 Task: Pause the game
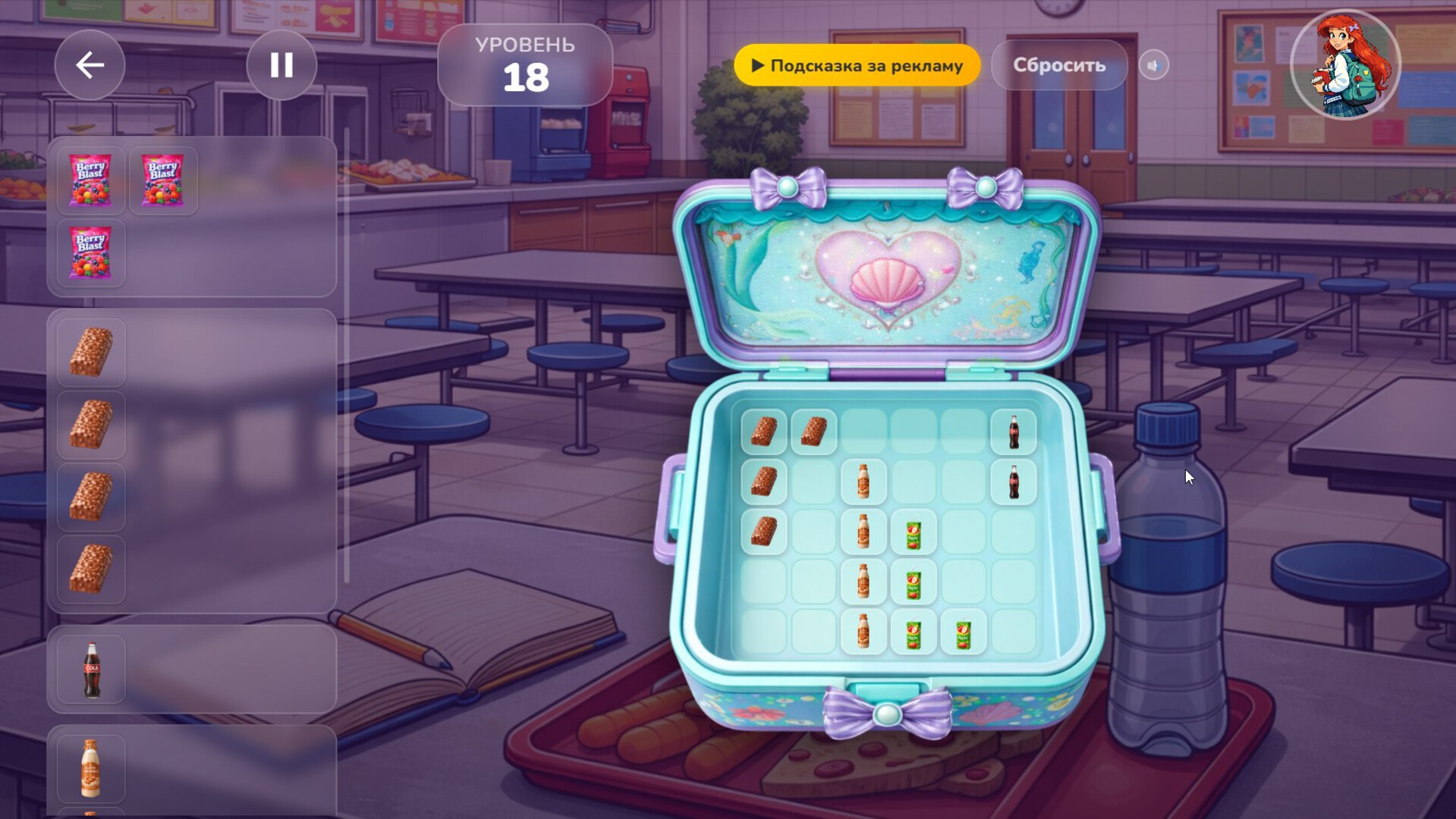coord(281,65)
